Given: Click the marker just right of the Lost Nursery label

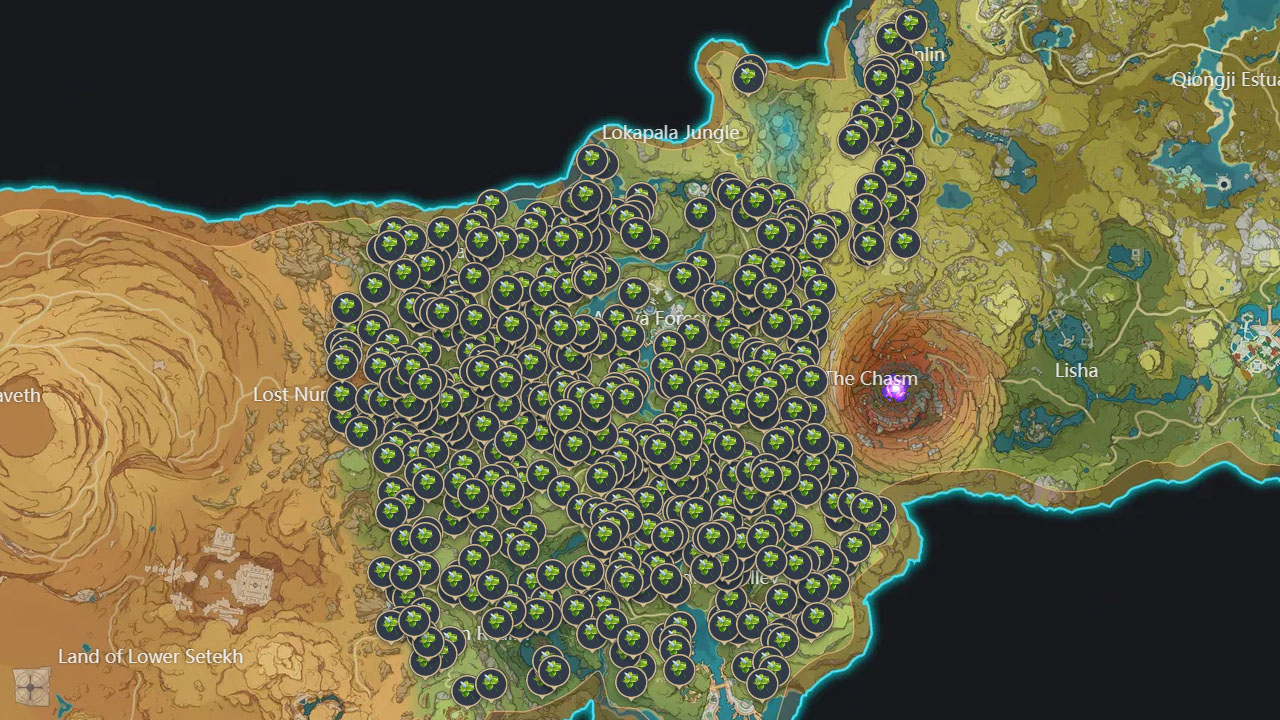Looking at the screenshot, I should (x=340, y=395).
